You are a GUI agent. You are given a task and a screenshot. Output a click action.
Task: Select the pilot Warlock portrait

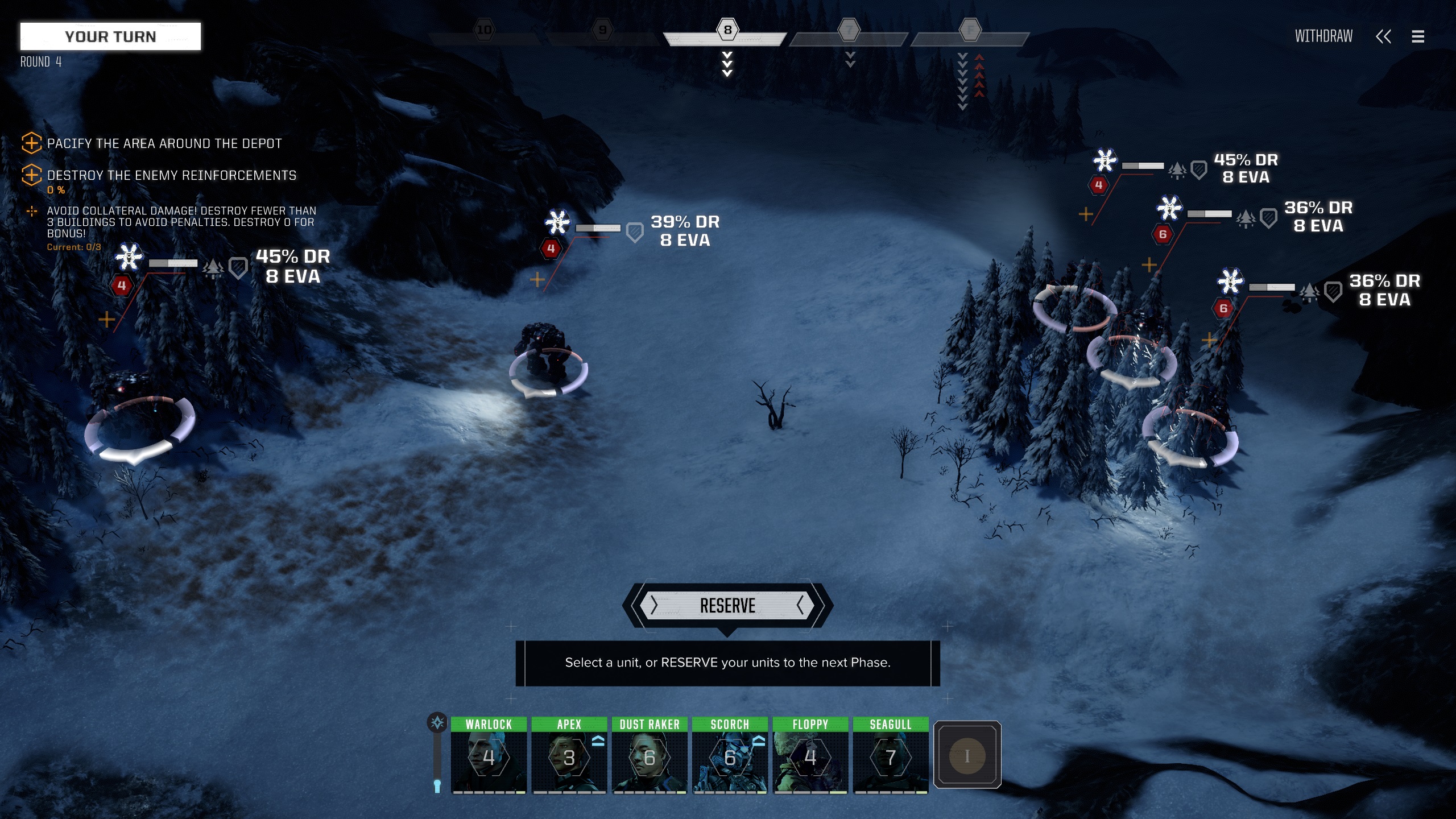(x=489, y=756)
